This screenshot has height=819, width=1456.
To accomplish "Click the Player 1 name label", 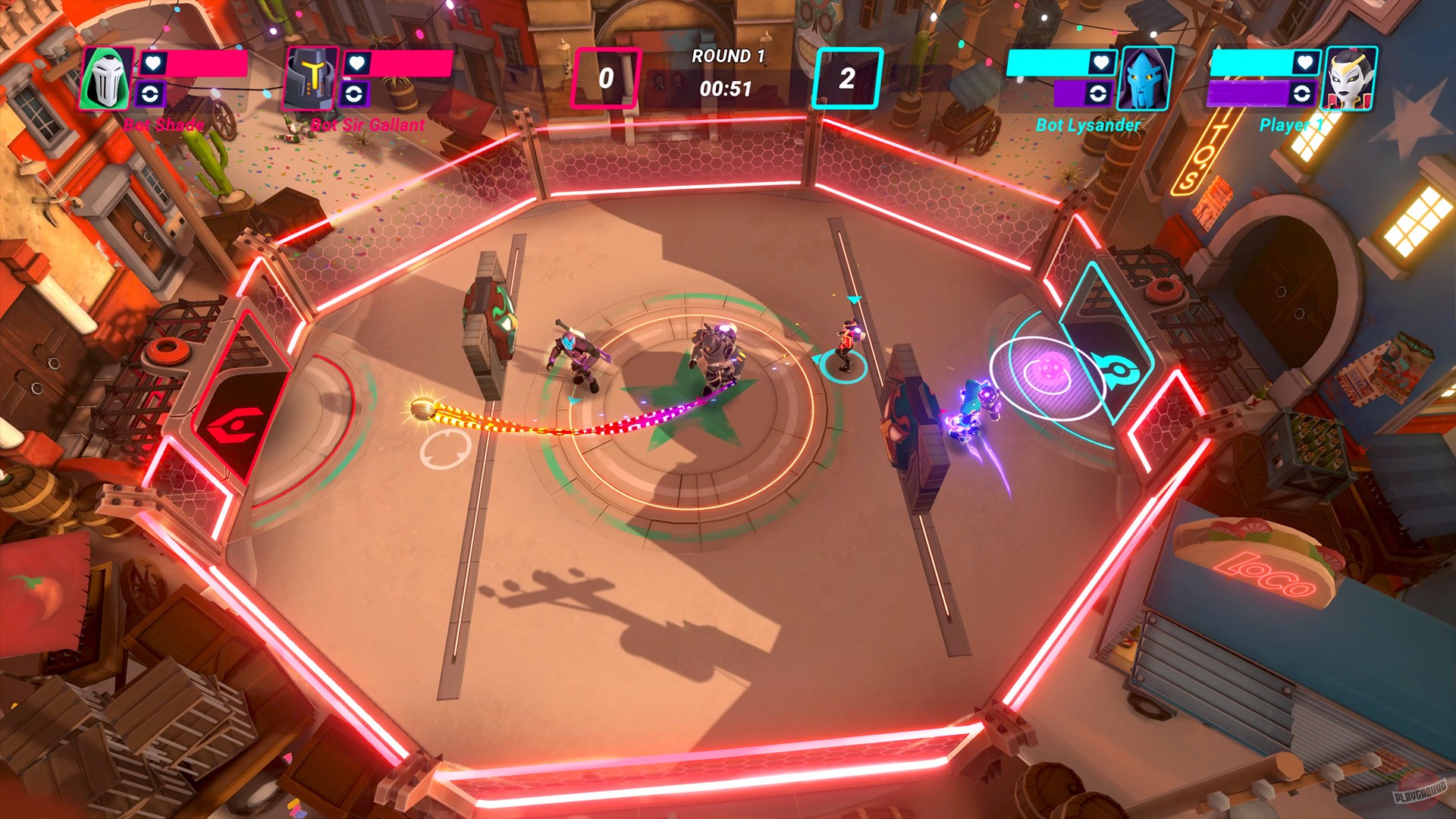I will (x=1291, y=125).
